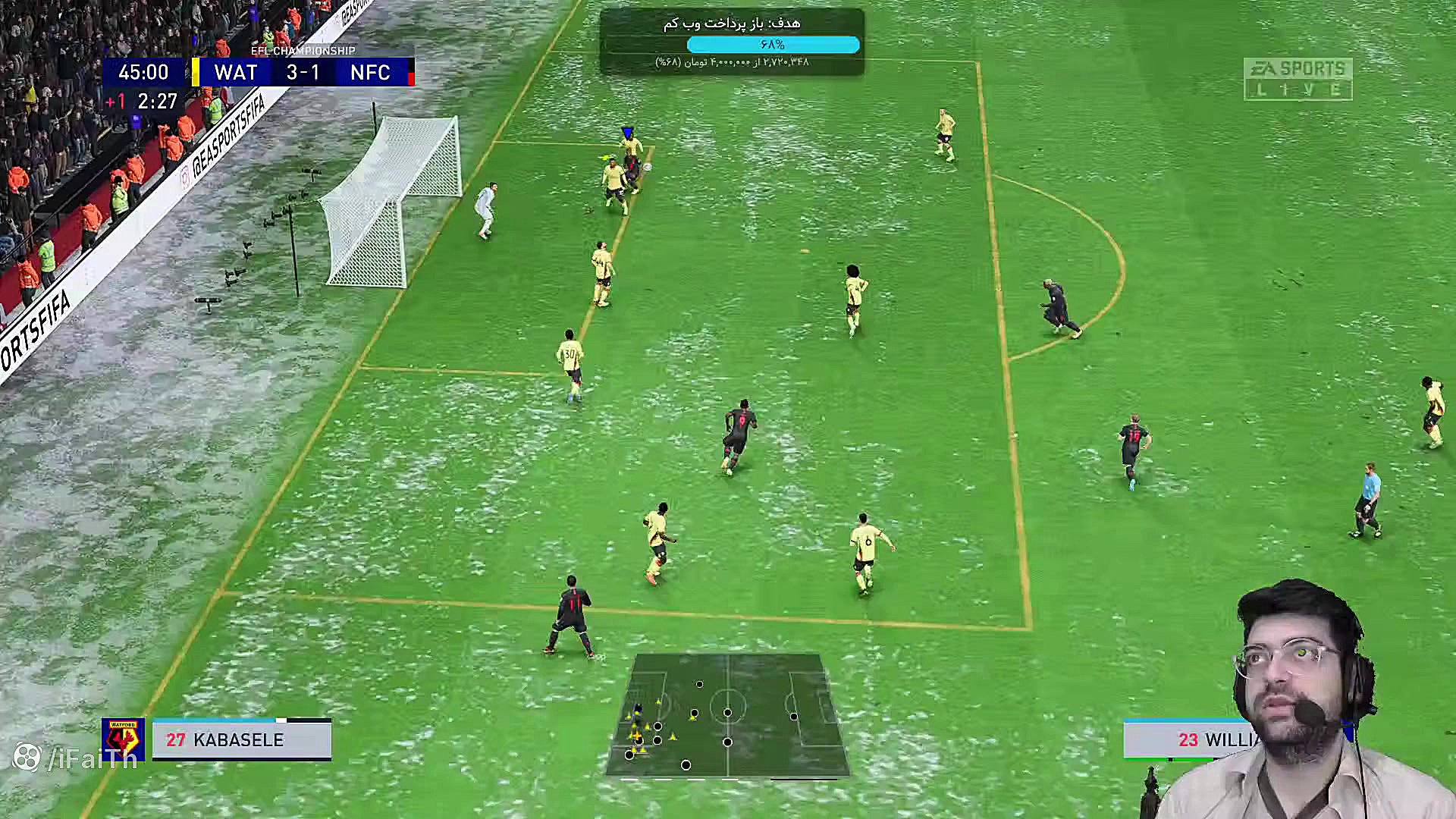Click the 27 KABASELE player banner
This screenshot has width=1456, height=819.
pyautogui.click(x=240, y=740)
